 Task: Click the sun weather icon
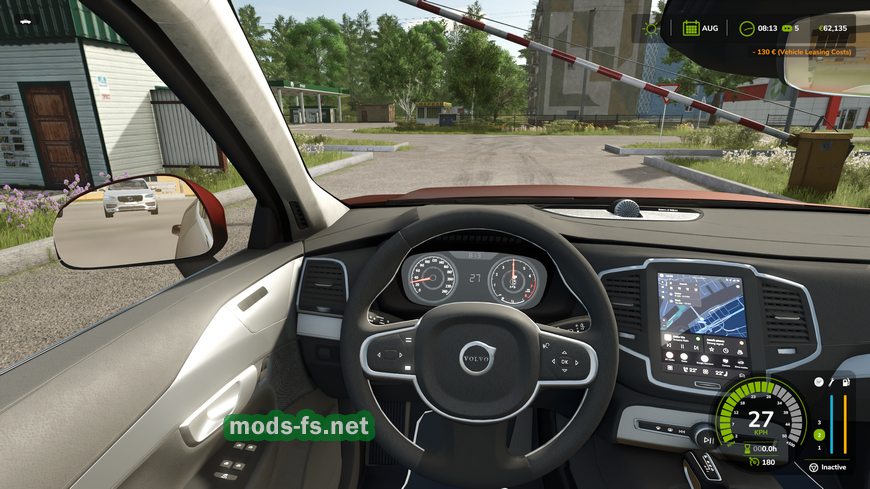click(652, 28)
